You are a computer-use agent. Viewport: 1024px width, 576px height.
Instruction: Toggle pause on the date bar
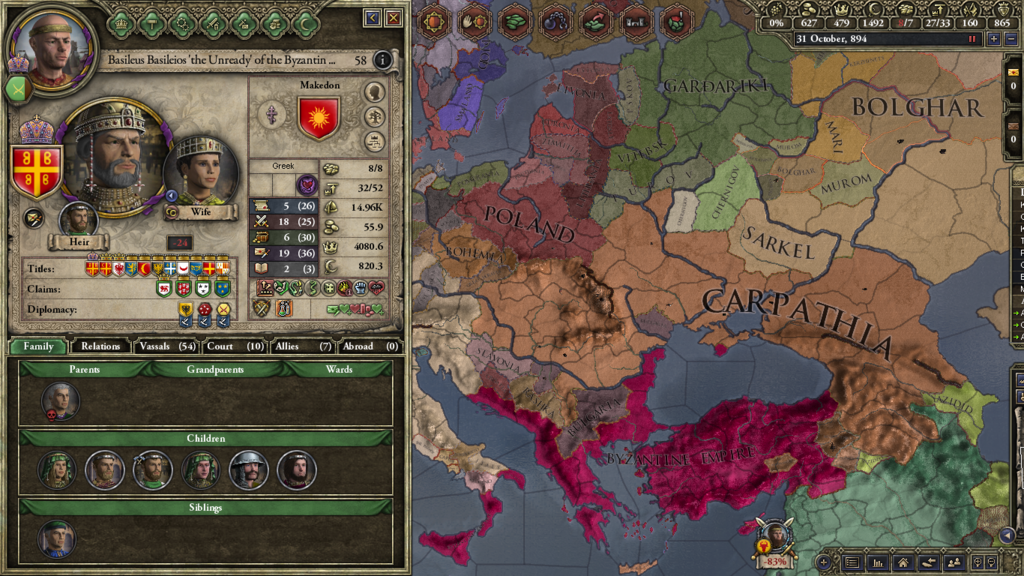[972, 39]
